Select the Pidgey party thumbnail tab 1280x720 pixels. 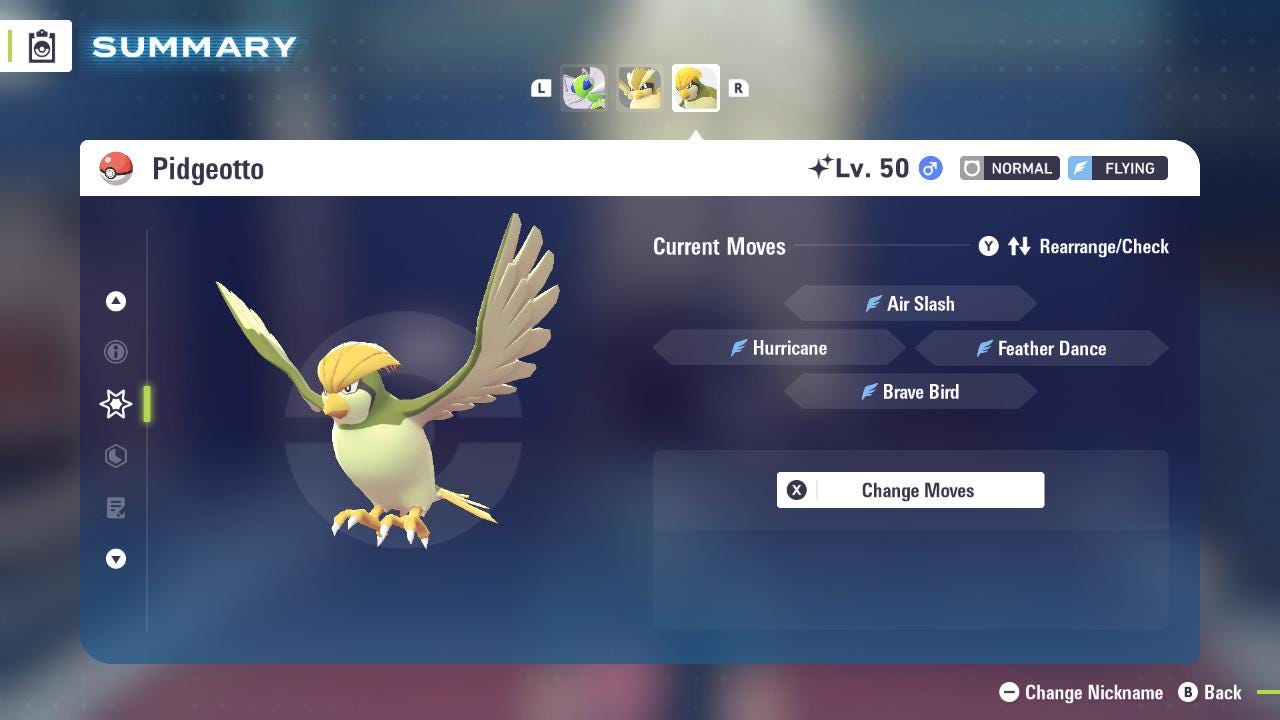click(640, 87)
